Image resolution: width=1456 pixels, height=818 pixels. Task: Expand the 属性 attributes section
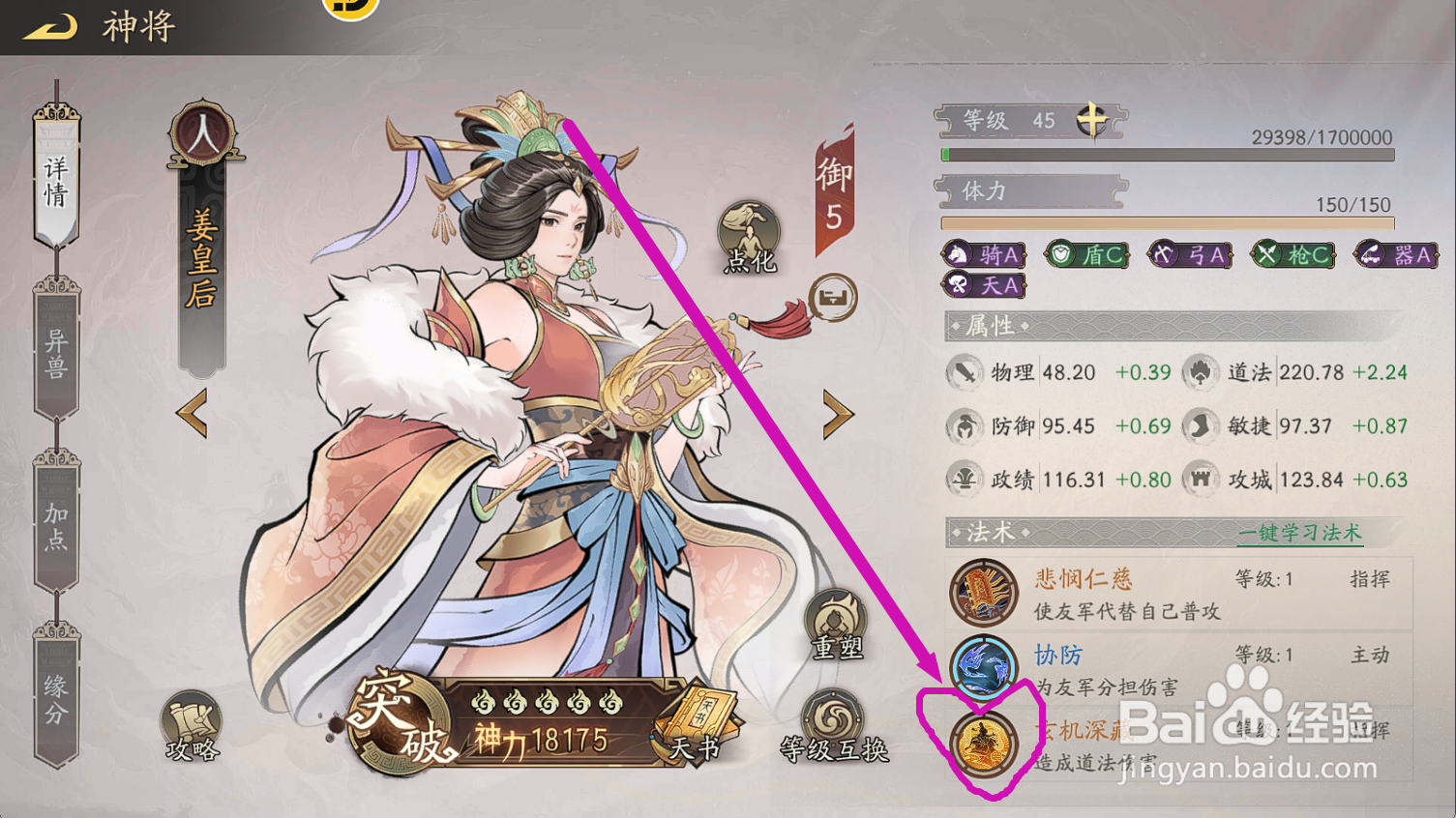tap(989, 327)
